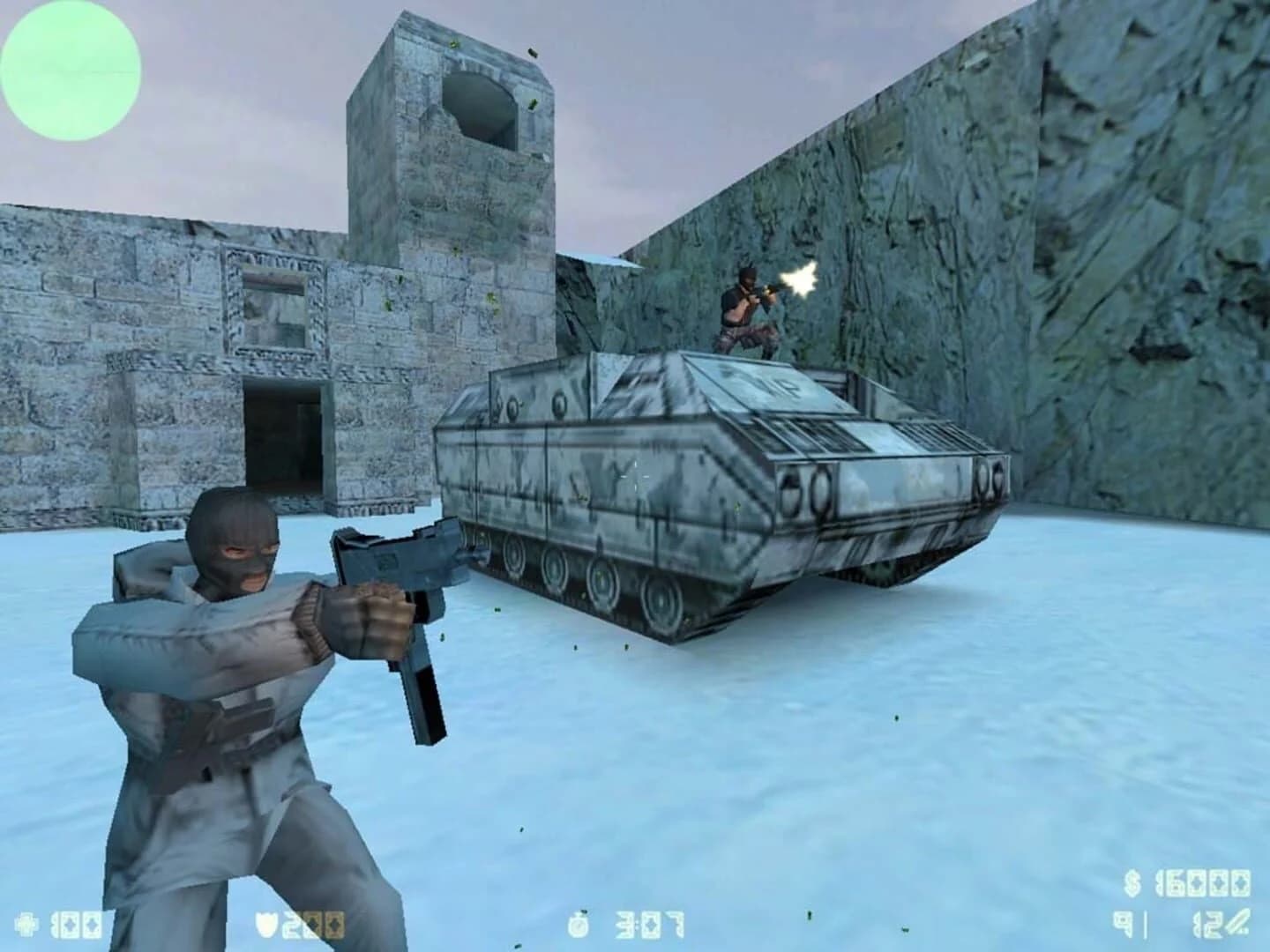Click the round timer clock icon

click(x=579, y=924)
